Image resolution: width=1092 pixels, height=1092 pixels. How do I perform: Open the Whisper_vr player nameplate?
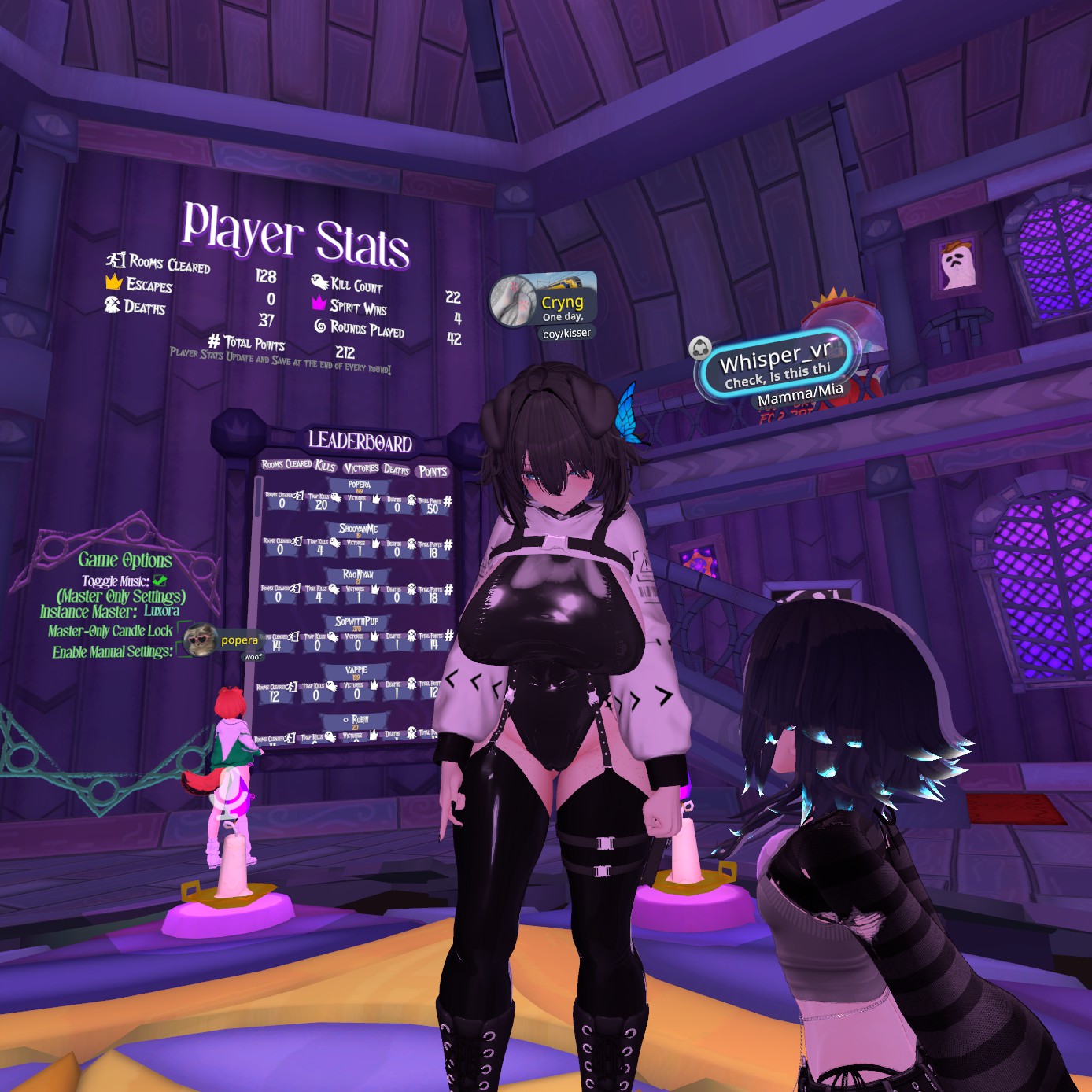click(x=775, y=366)
